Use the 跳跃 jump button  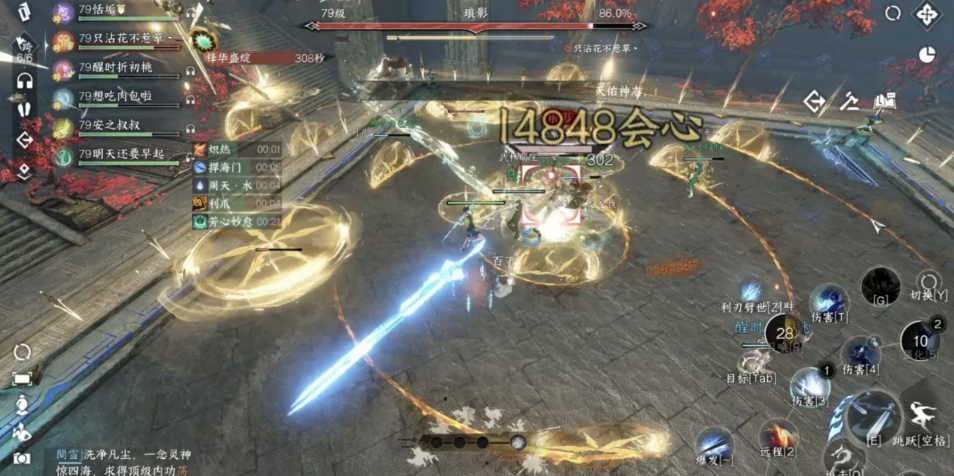click(924, 415)
